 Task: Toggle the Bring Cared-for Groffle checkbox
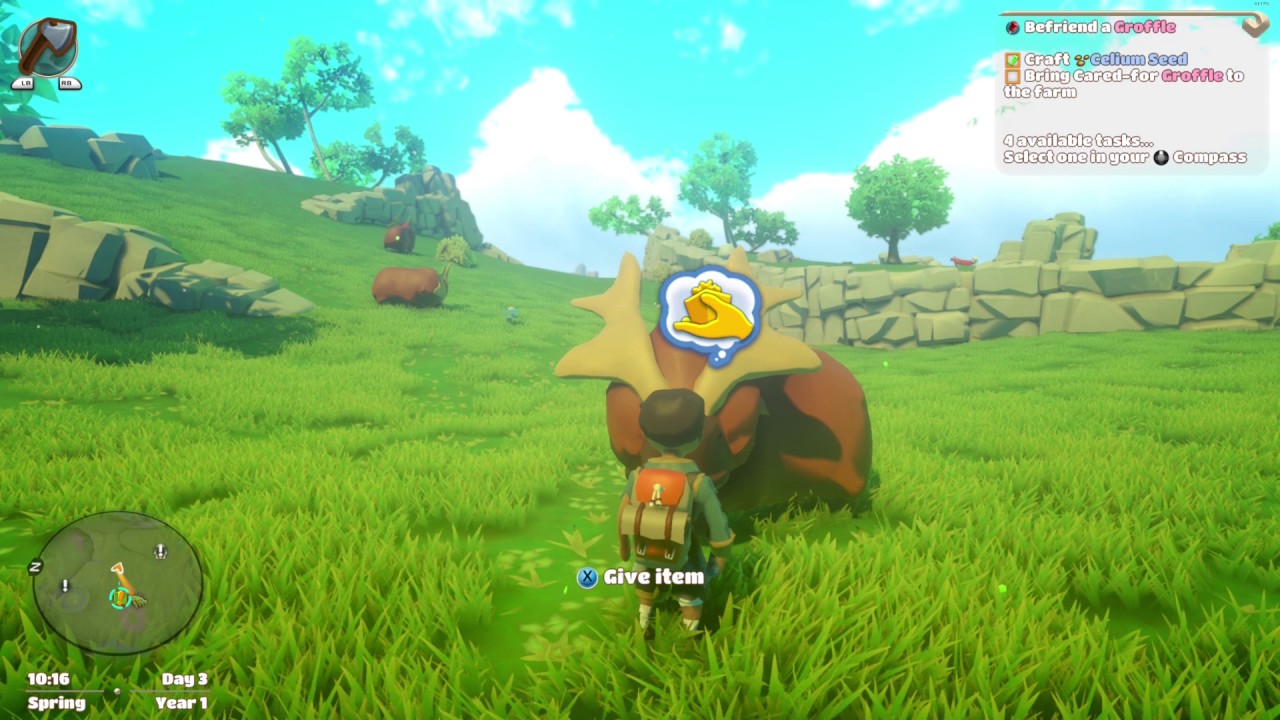(1013, 76)
